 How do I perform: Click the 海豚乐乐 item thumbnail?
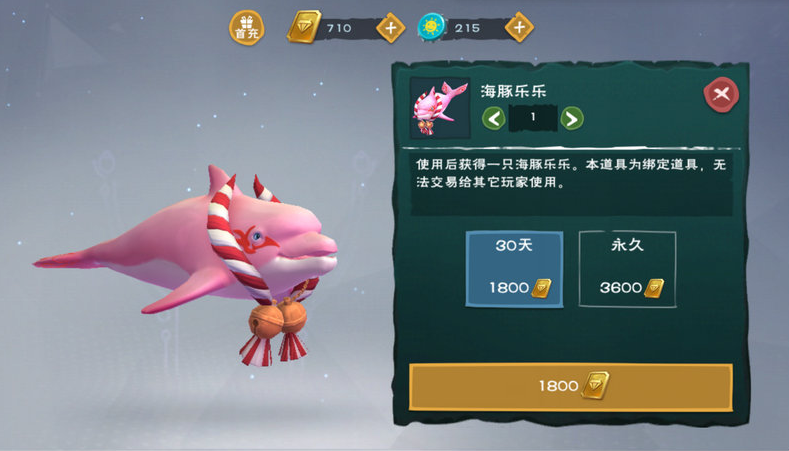(440, 108)
